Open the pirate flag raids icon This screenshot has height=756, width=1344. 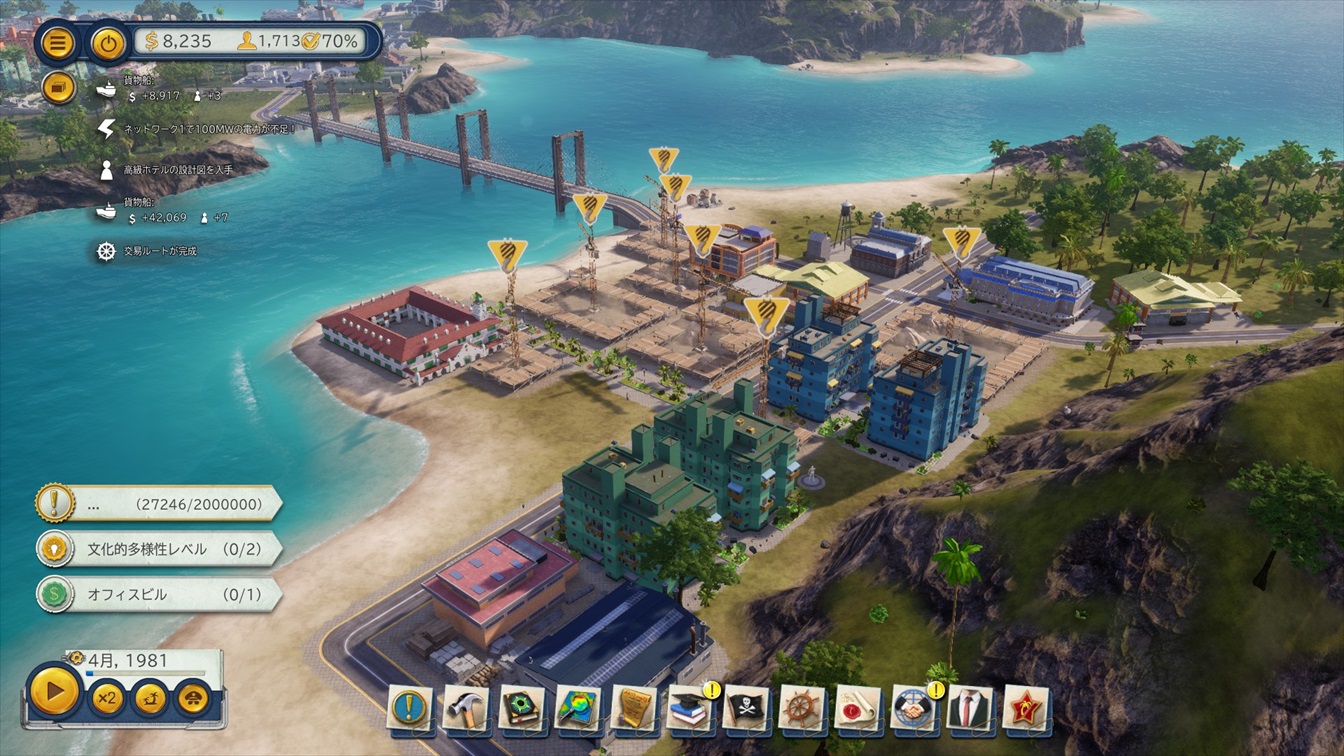pyautogui.click(x=746, y=707)
